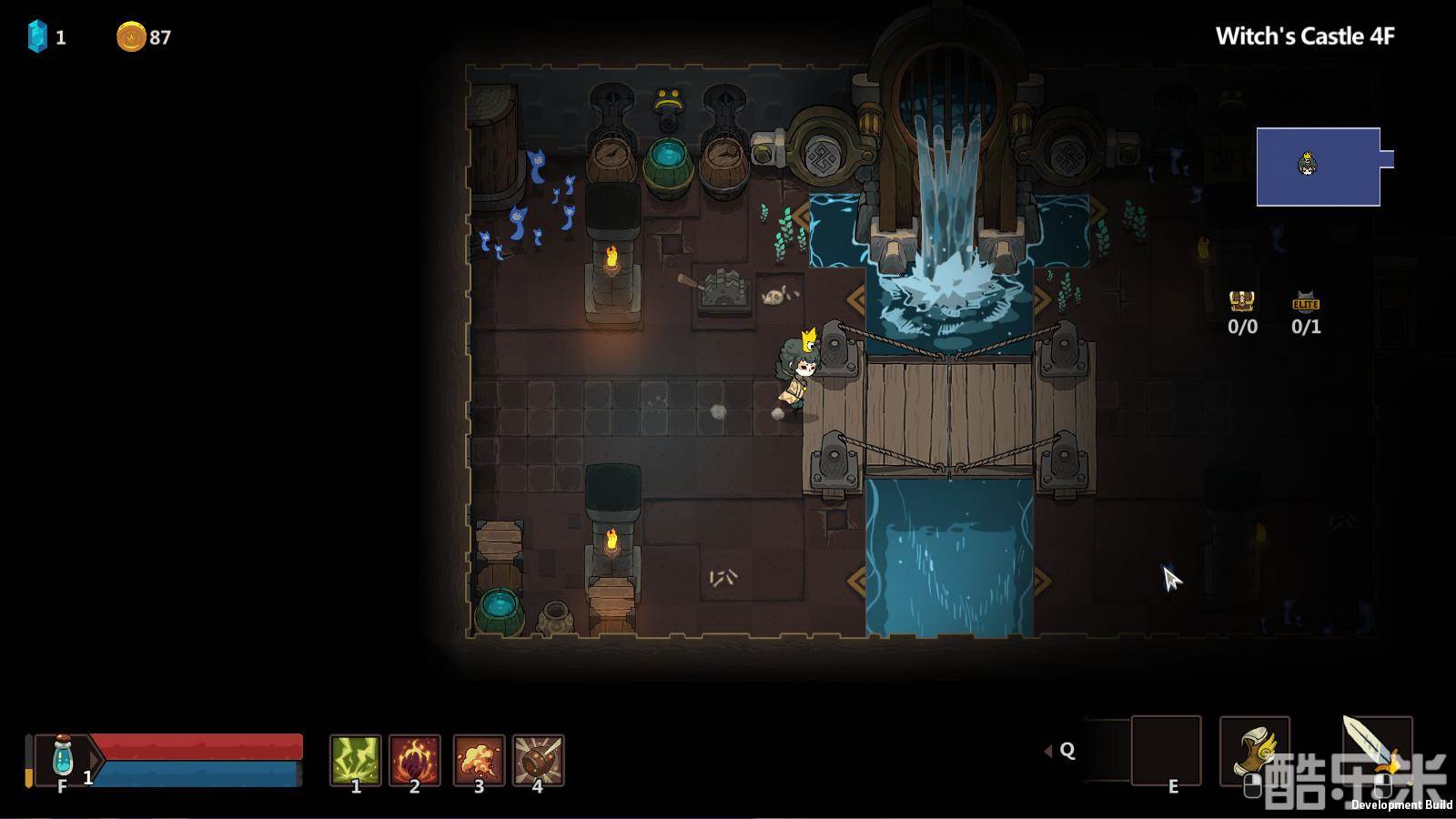Click the elite enemy tracker icon
The image size is (1456, 819).
(1306, 301)
